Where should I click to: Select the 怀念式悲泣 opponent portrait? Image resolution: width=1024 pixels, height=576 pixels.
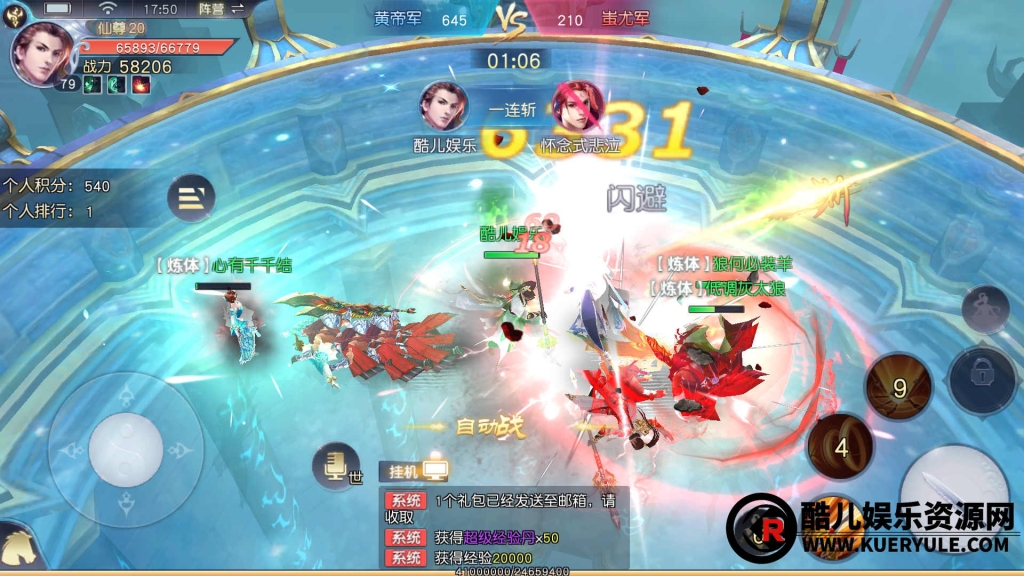pos(578,107)
